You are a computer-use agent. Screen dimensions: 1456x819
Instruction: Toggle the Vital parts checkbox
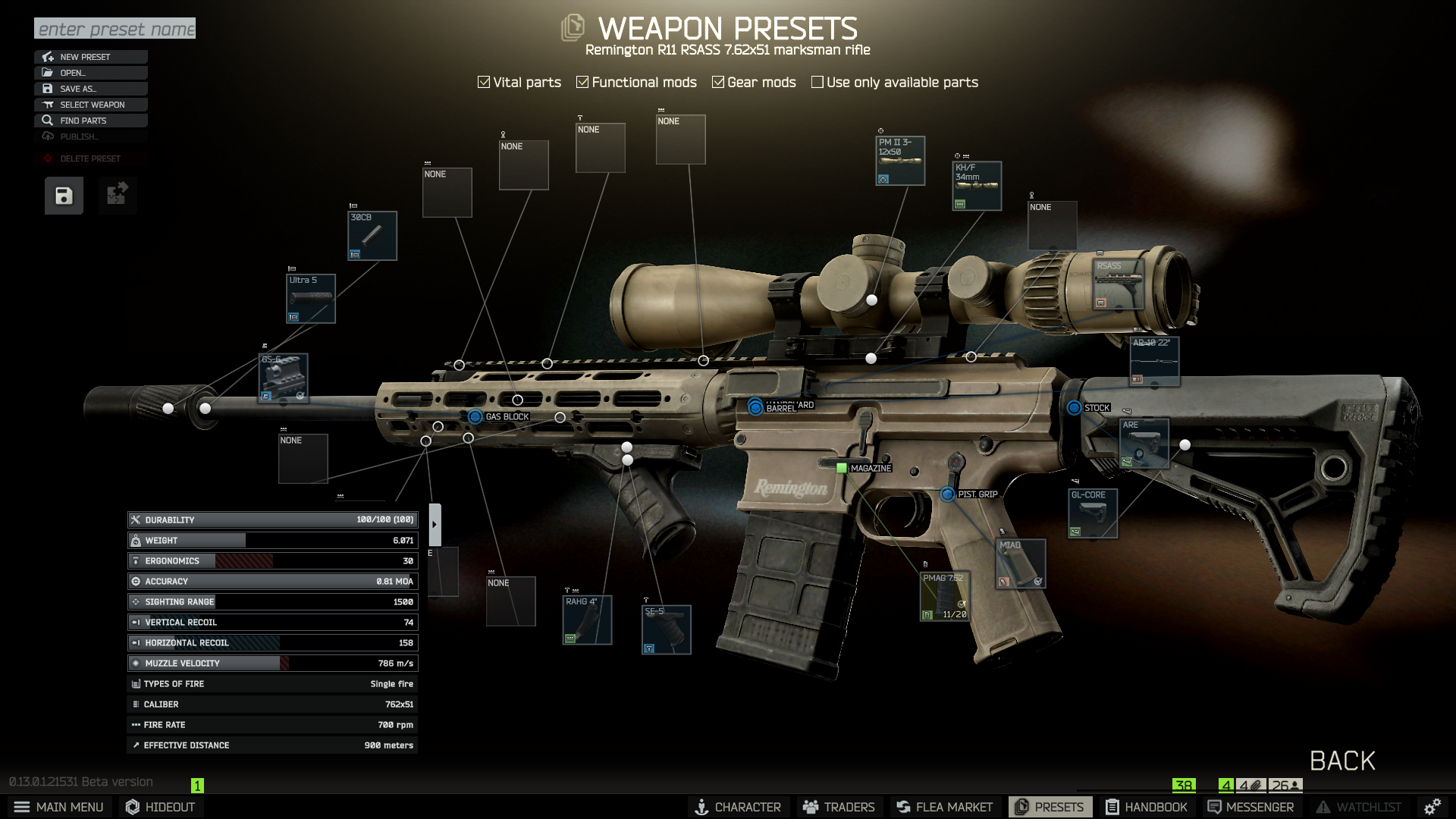(483, 81)
